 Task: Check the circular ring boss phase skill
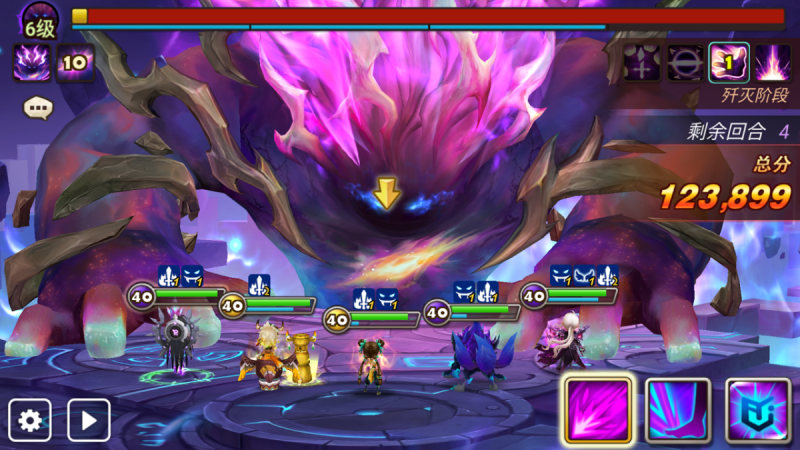tap(685, 63)
